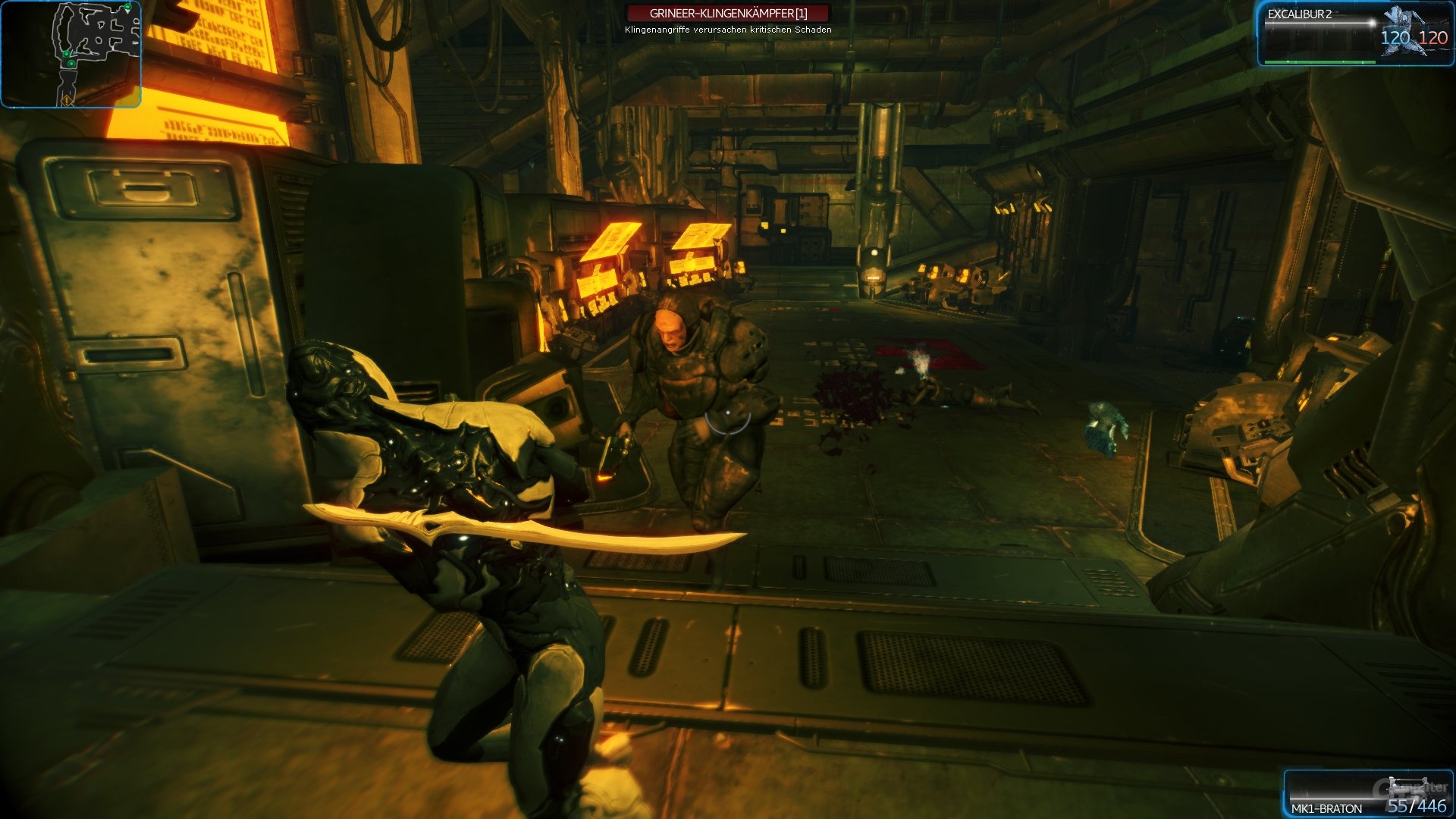Screen dimensions: 1456x819
Task: Trigger ultimate ability in slot 4
Action: click(1354, 33)
